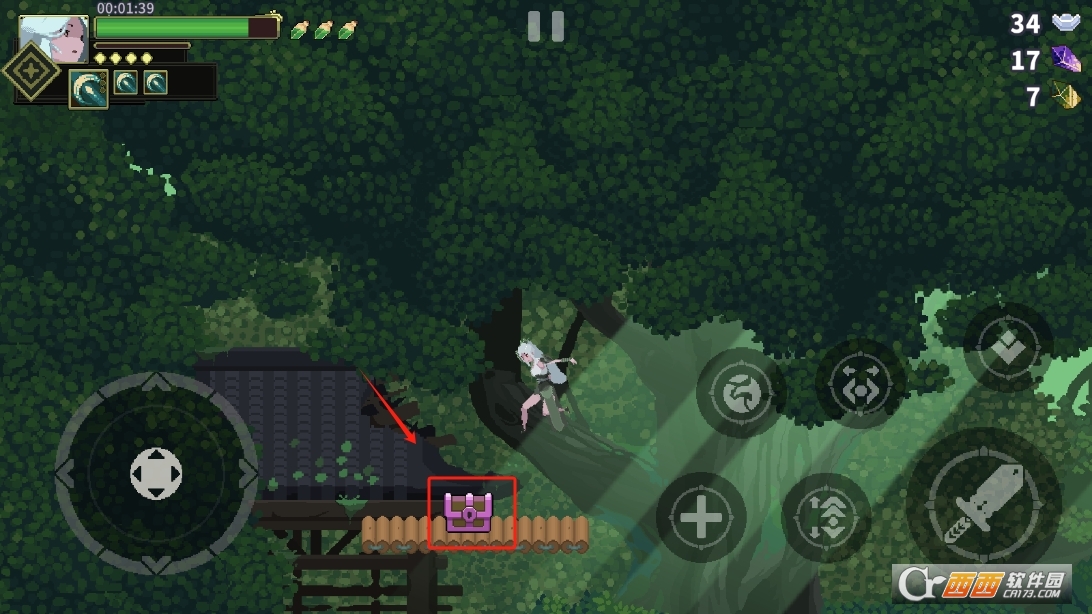Use the swirl skill button

coord(740,390)
